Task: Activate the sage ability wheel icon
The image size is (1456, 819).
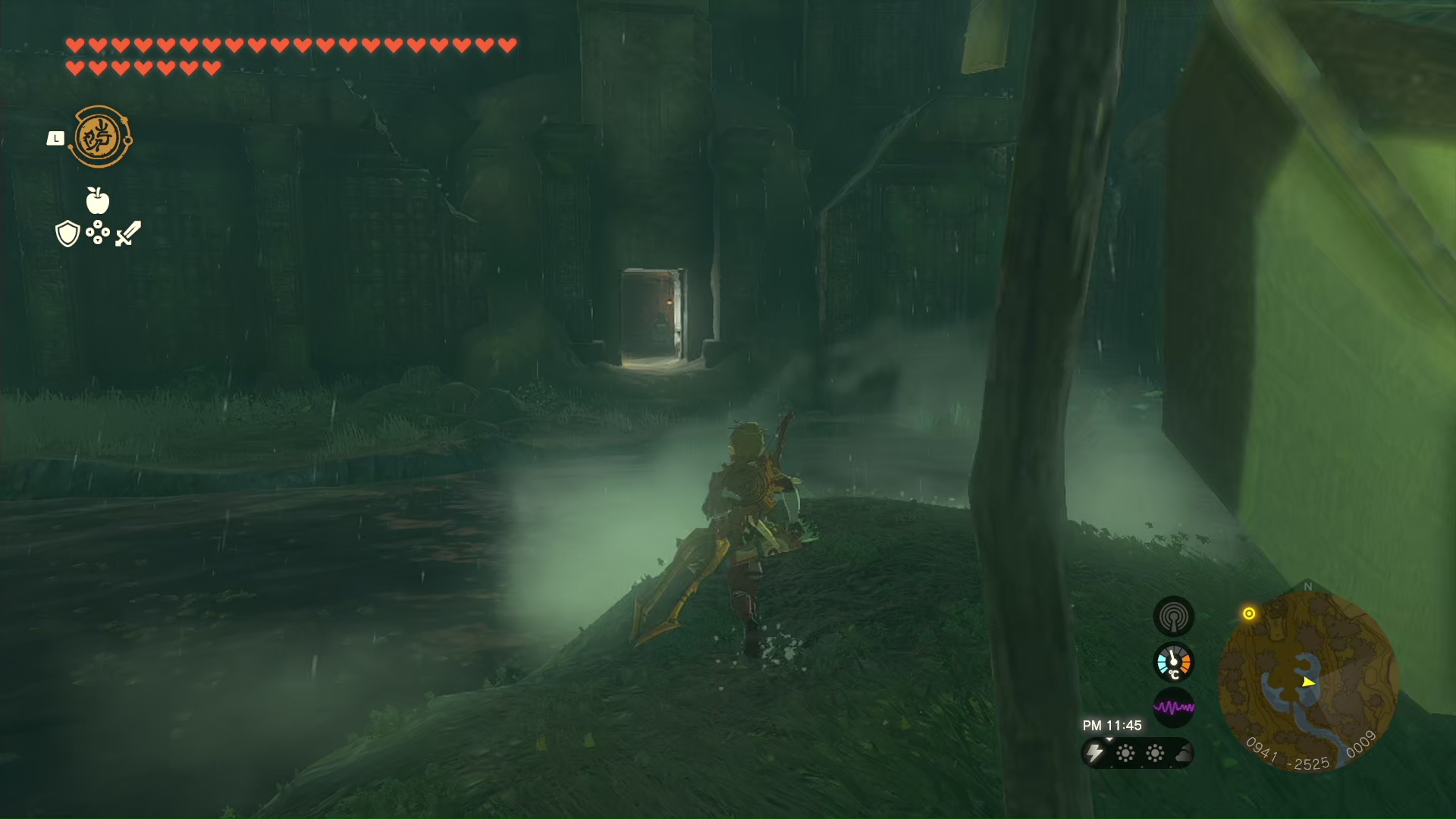Action: pyautogui.click(x=99, y=137)
